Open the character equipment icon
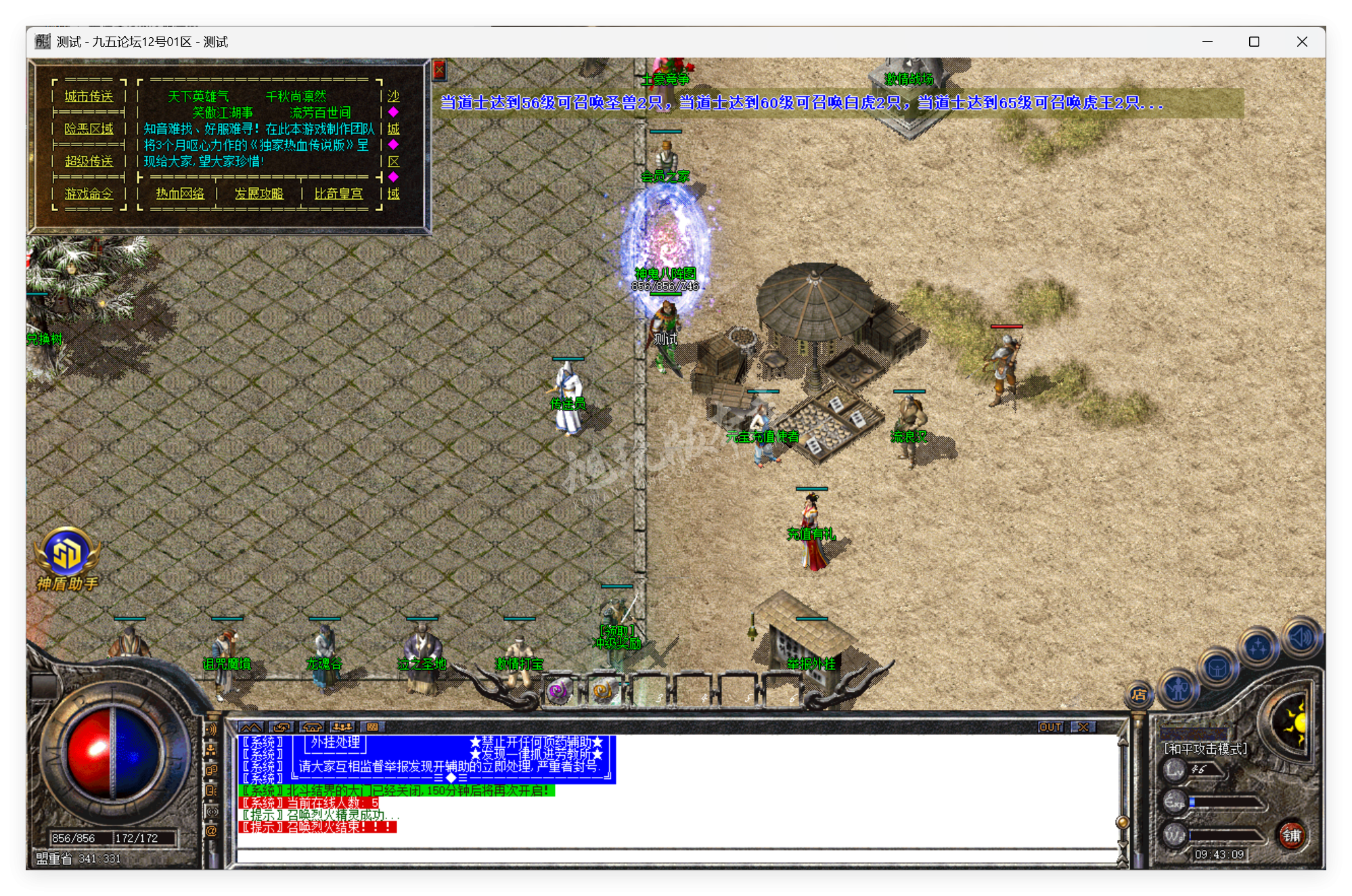 1177,691
